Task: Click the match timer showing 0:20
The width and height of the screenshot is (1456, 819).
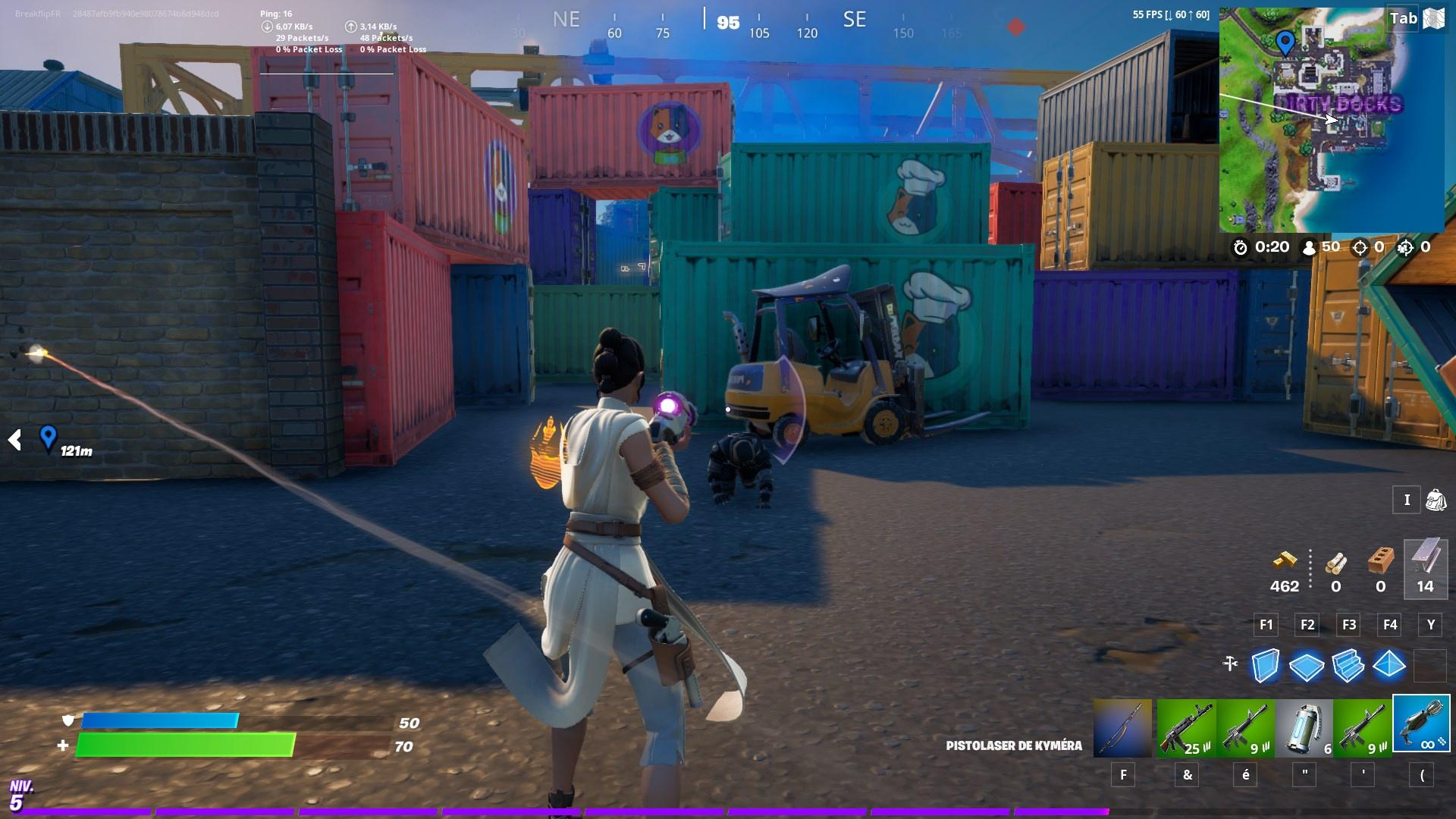Action: pos(1271,246)
